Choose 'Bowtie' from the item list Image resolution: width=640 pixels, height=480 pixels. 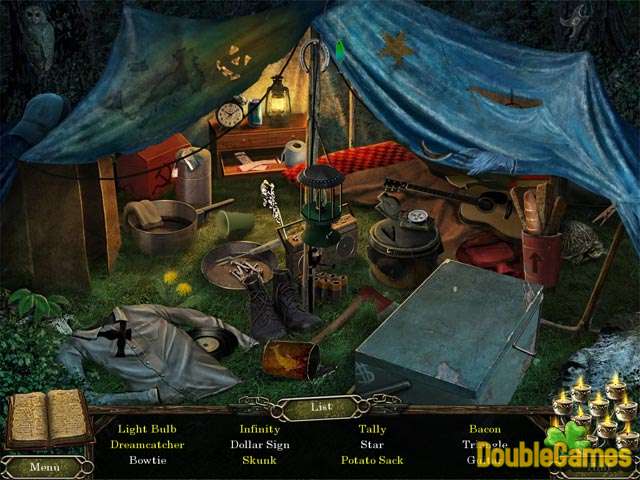pyautogui.click(x=147, y=460)
